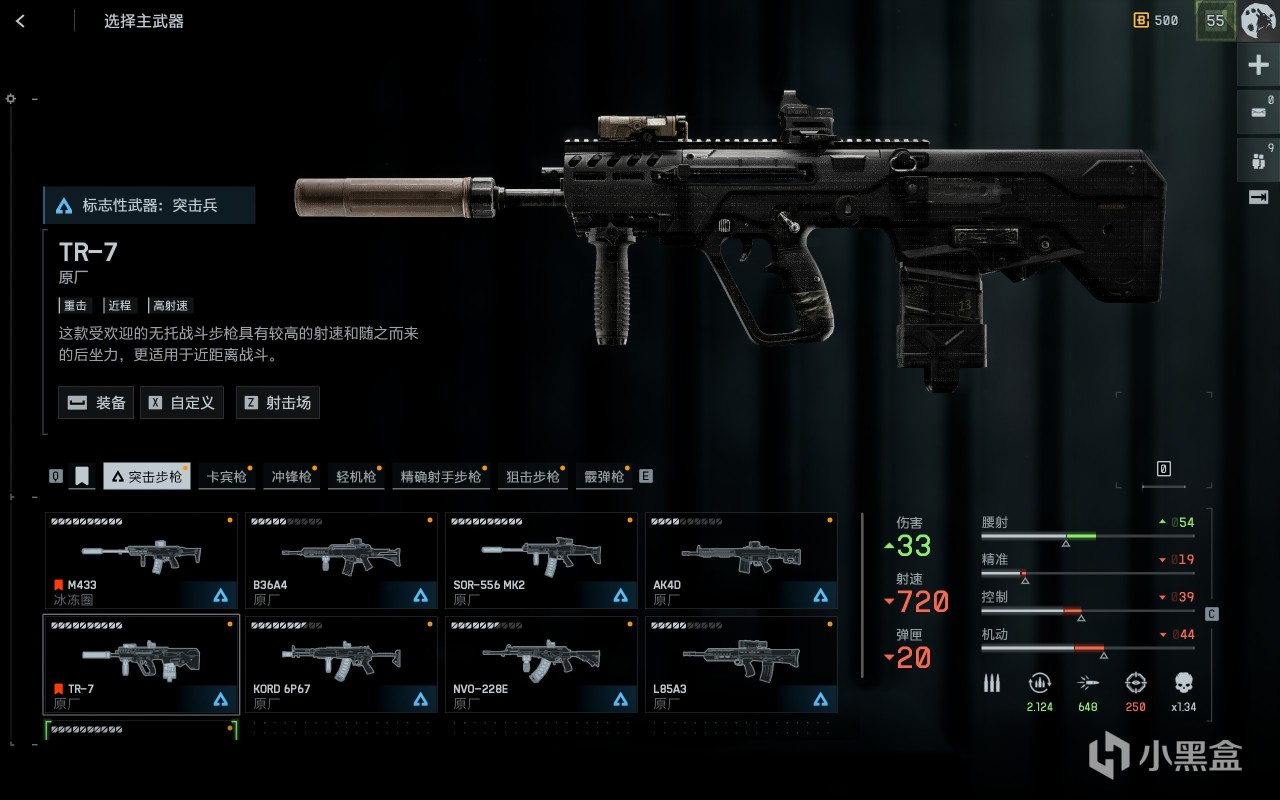Select the M433 weapon tile
1280x800 pixels.
click(x=141, y=560)
